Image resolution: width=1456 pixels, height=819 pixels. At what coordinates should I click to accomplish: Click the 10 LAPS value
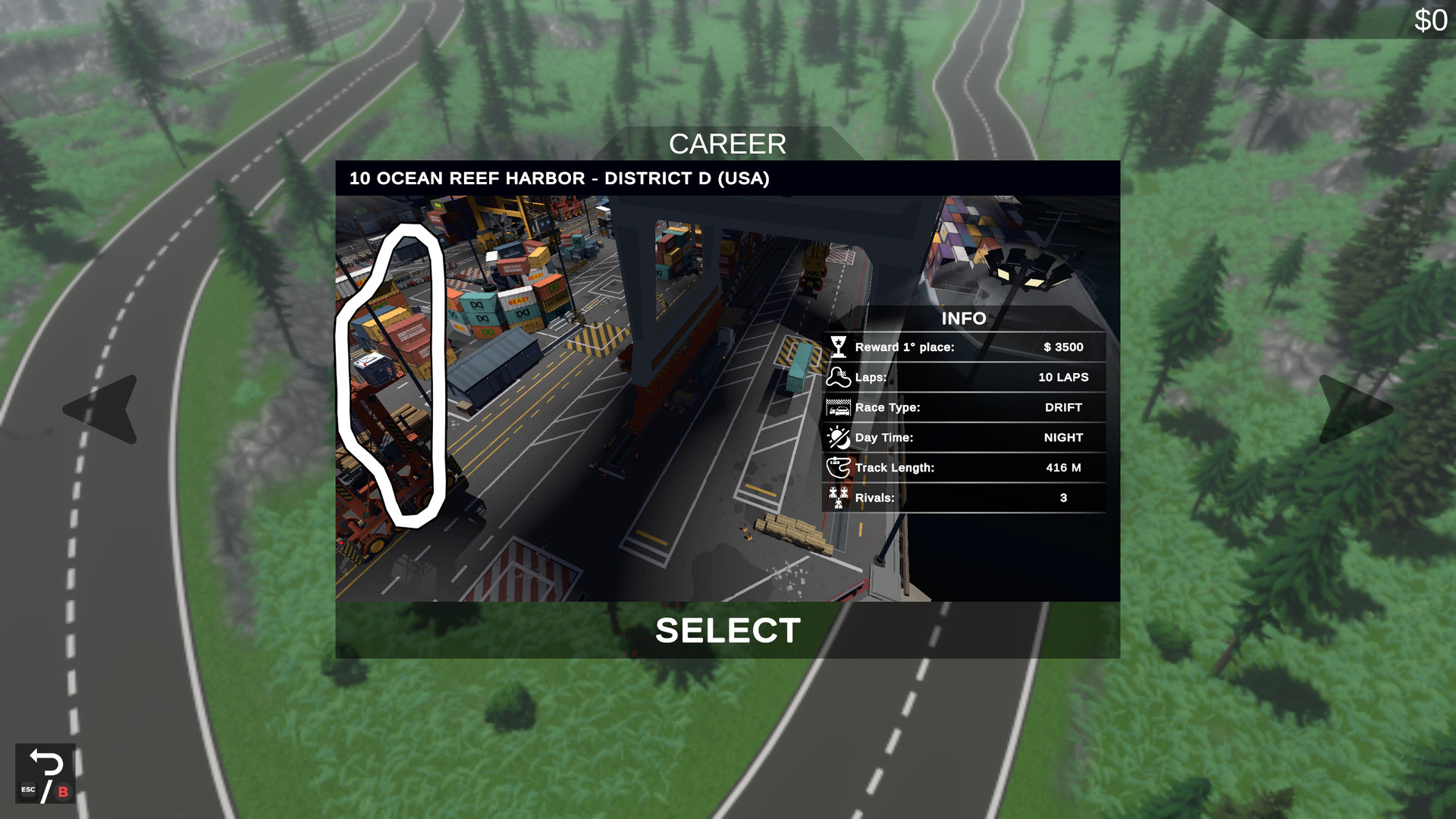pos(1063,377)
